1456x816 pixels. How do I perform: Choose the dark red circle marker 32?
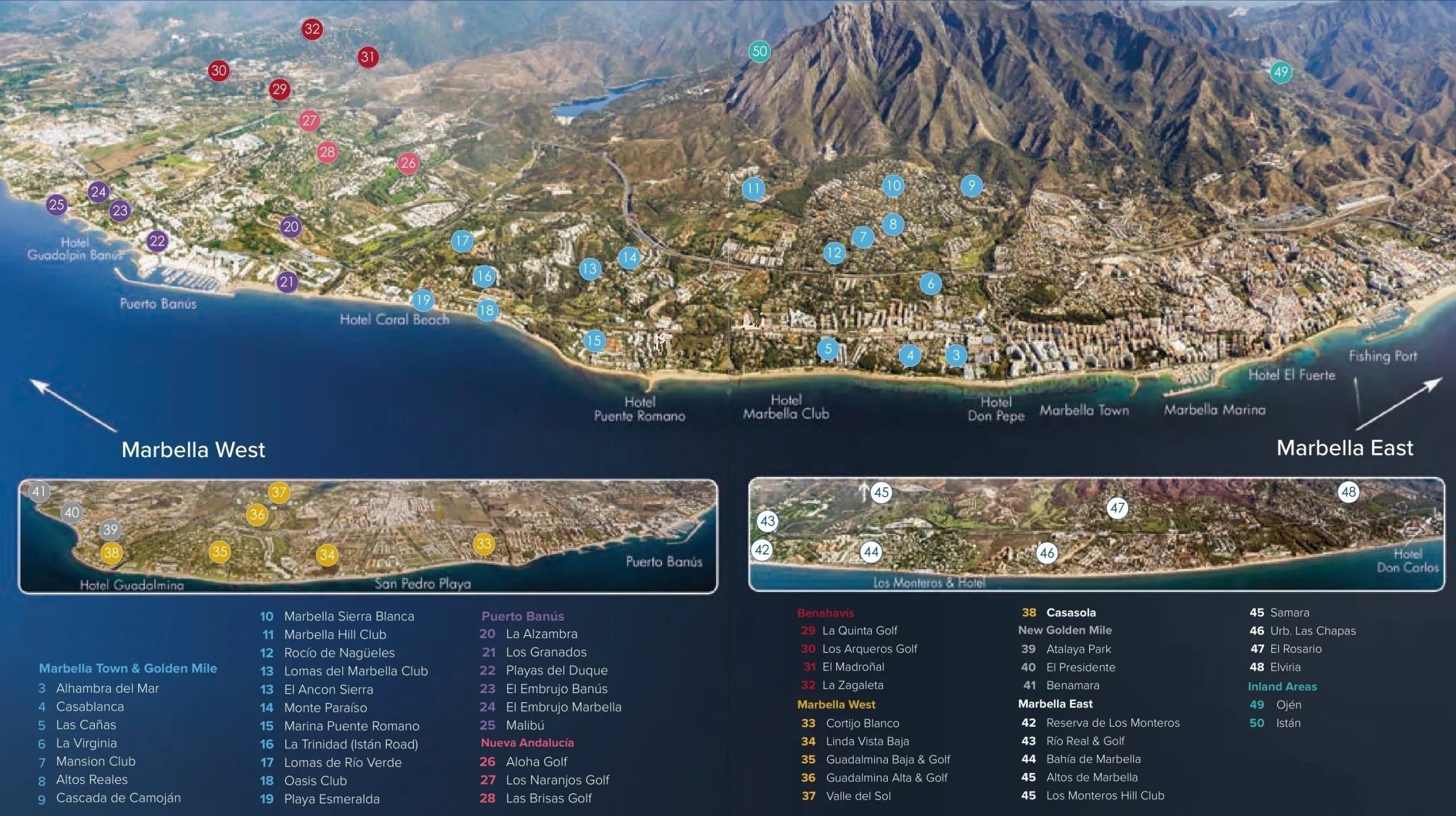tap(312, 29)
